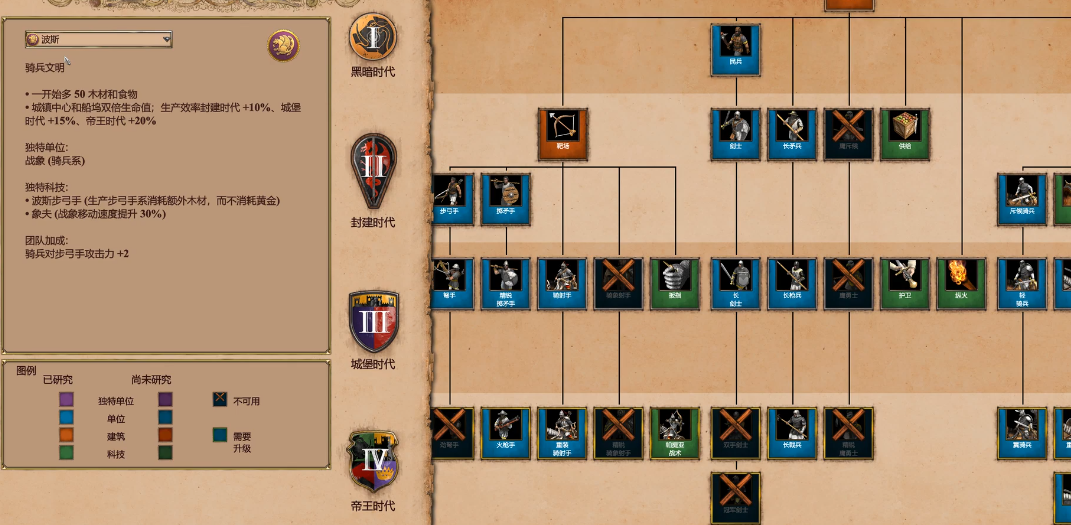
Task: Select the 纵火 arson technology node
Action: point(962,283)
